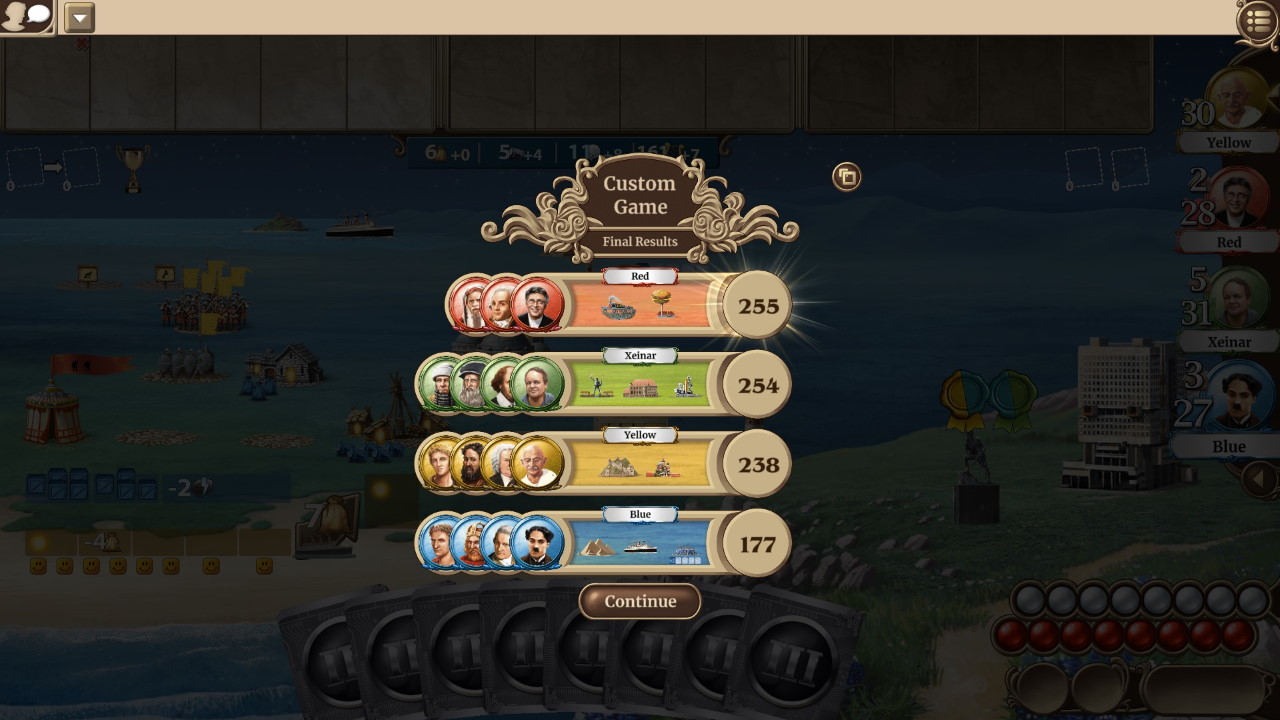Collapse the player sidebar with the arrow

point(1261,479)
